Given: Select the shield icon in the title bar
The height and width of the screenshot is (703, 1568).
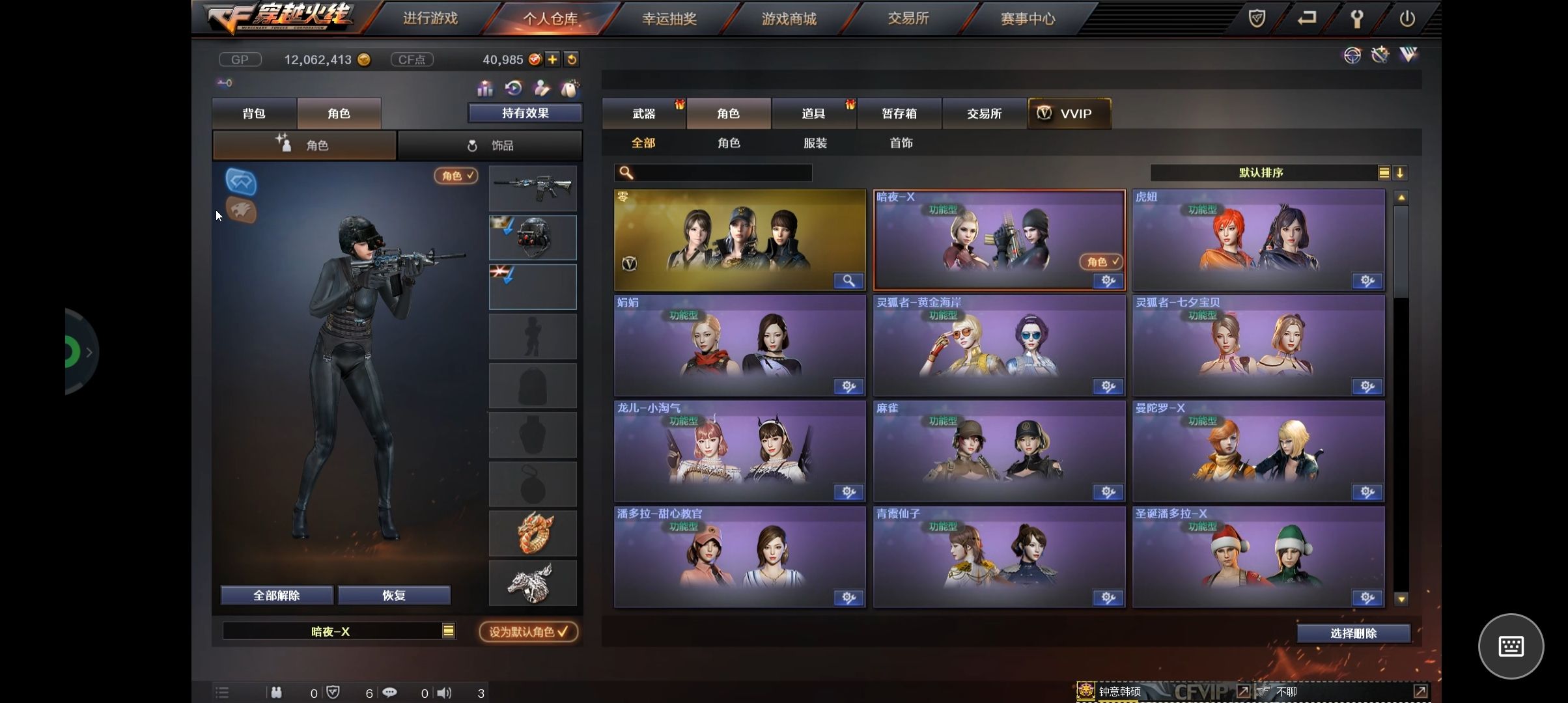Looking at the screenshot, I should coord(1256,18).
